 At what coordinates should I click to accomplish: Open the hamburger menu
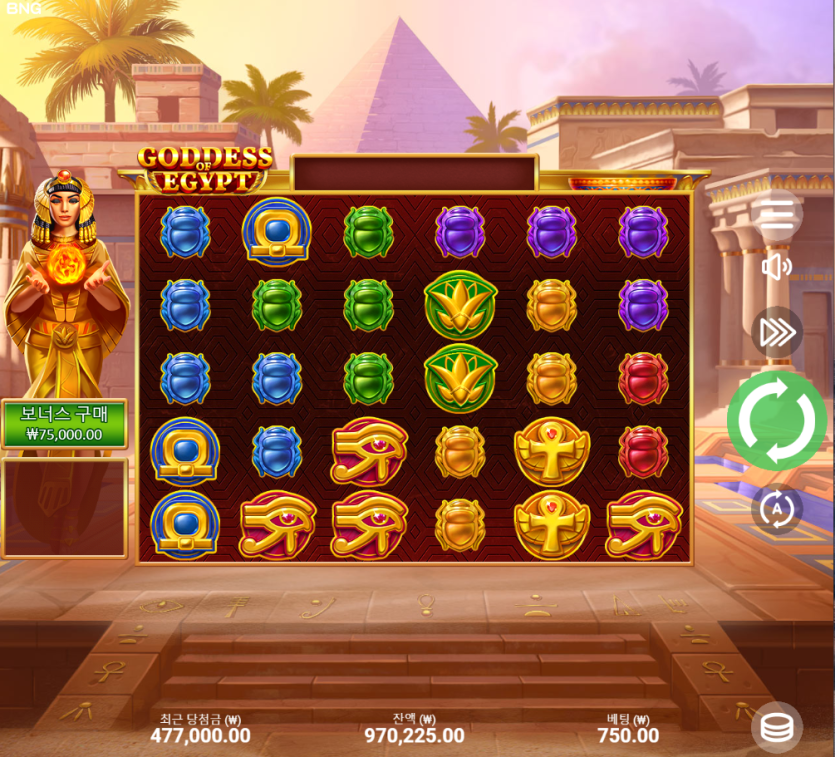[777, 213]
